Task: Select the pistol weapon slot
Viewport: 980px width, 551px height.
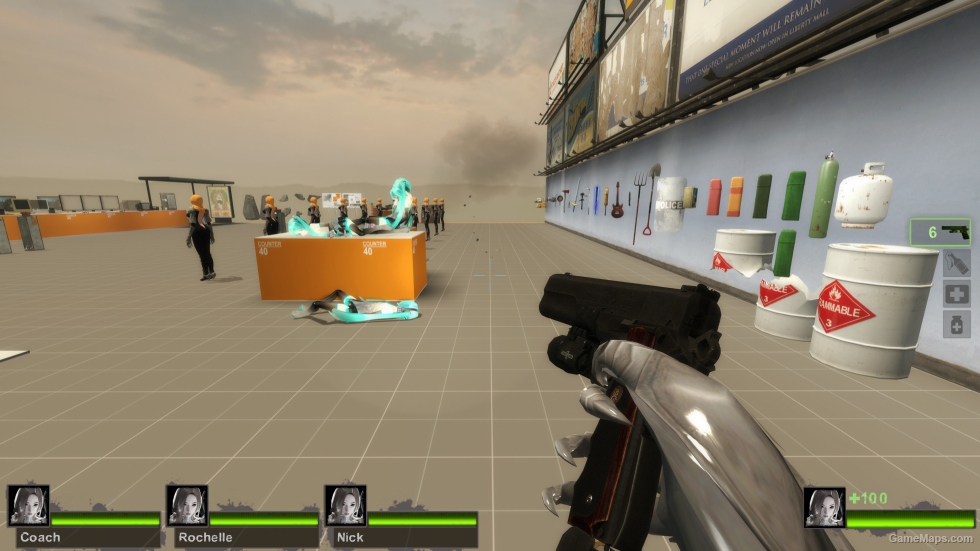Action: pos(939,232)
